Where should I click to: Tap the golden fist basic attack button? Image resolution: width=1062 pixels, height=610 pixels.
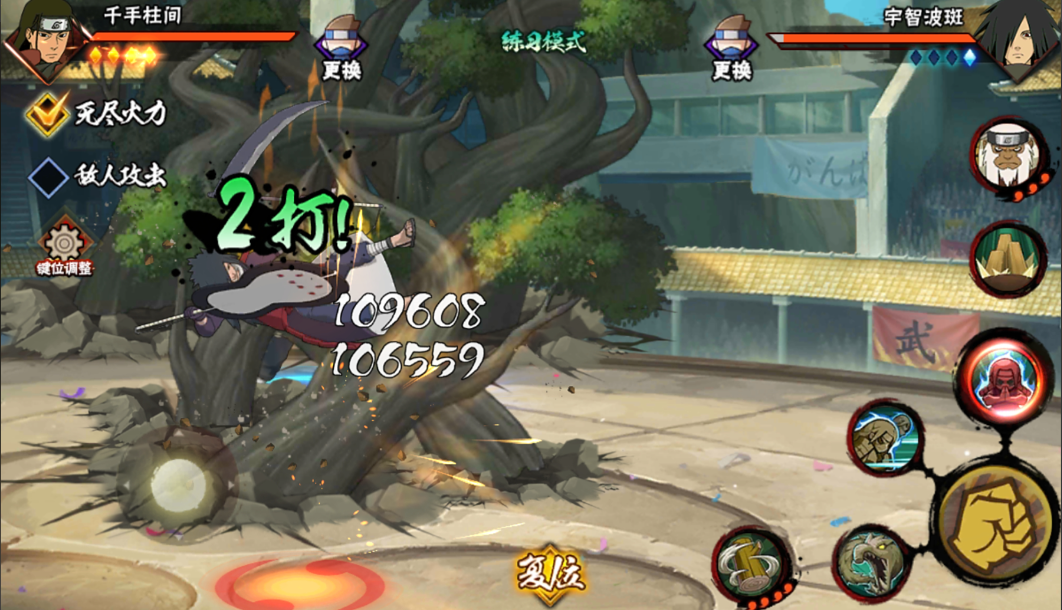[997, 521]
